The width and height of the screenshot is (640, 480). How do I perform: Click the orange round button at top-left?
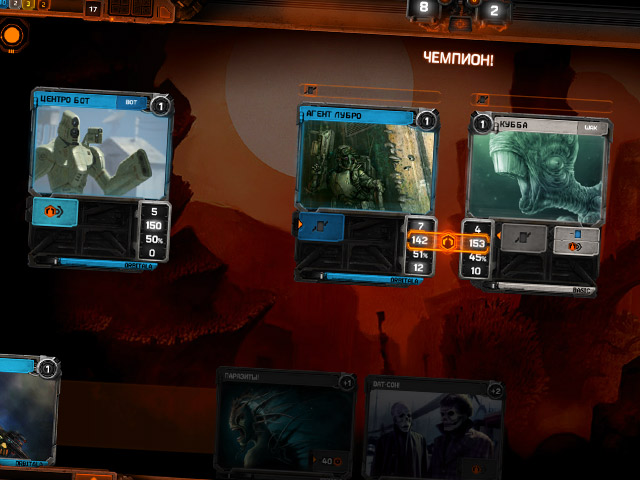click(13, 37)
